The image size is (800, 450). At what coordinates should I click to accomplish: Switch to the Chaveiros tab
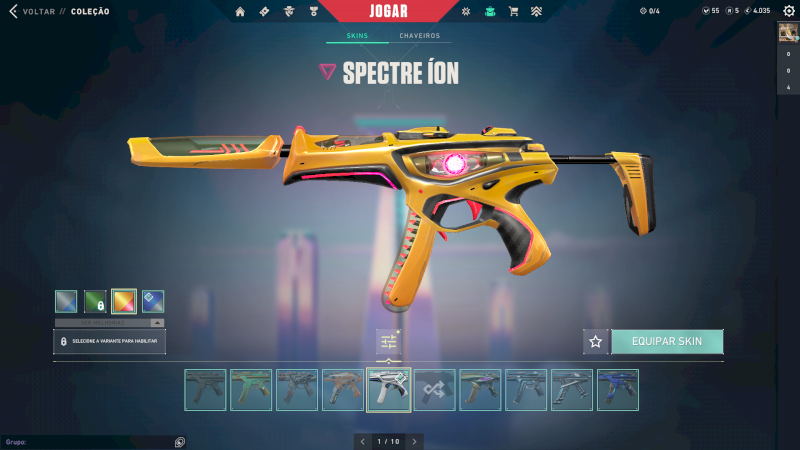point(420,36)
